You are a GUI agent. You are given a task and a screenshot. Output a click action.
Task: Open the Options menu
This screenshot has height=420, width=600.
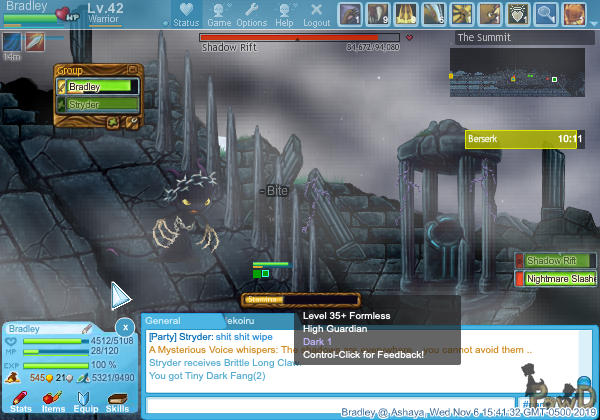click(x=251, y=15)
